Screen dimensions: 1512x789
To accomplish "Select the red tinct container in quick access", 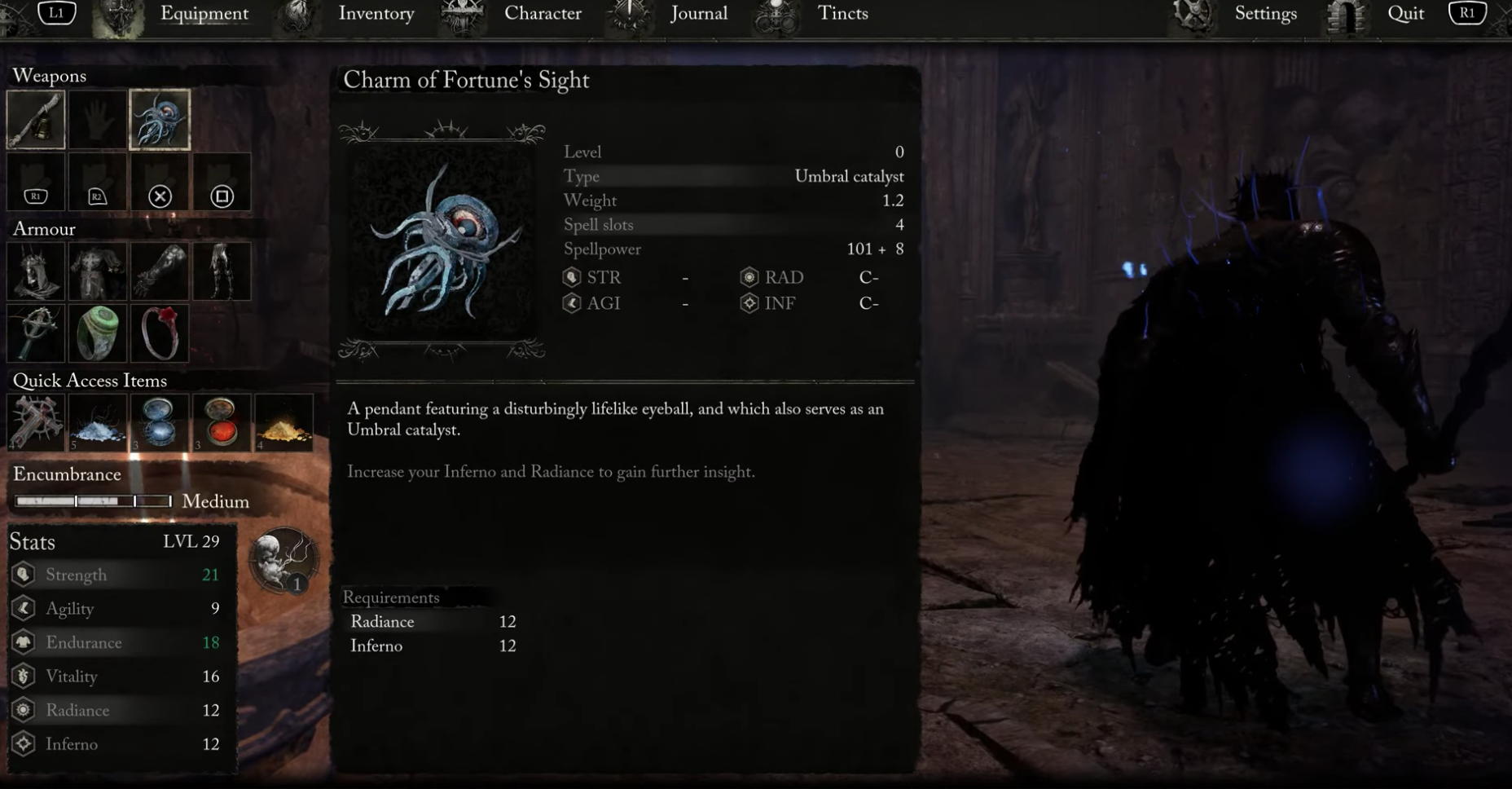I will coord(222,421).
